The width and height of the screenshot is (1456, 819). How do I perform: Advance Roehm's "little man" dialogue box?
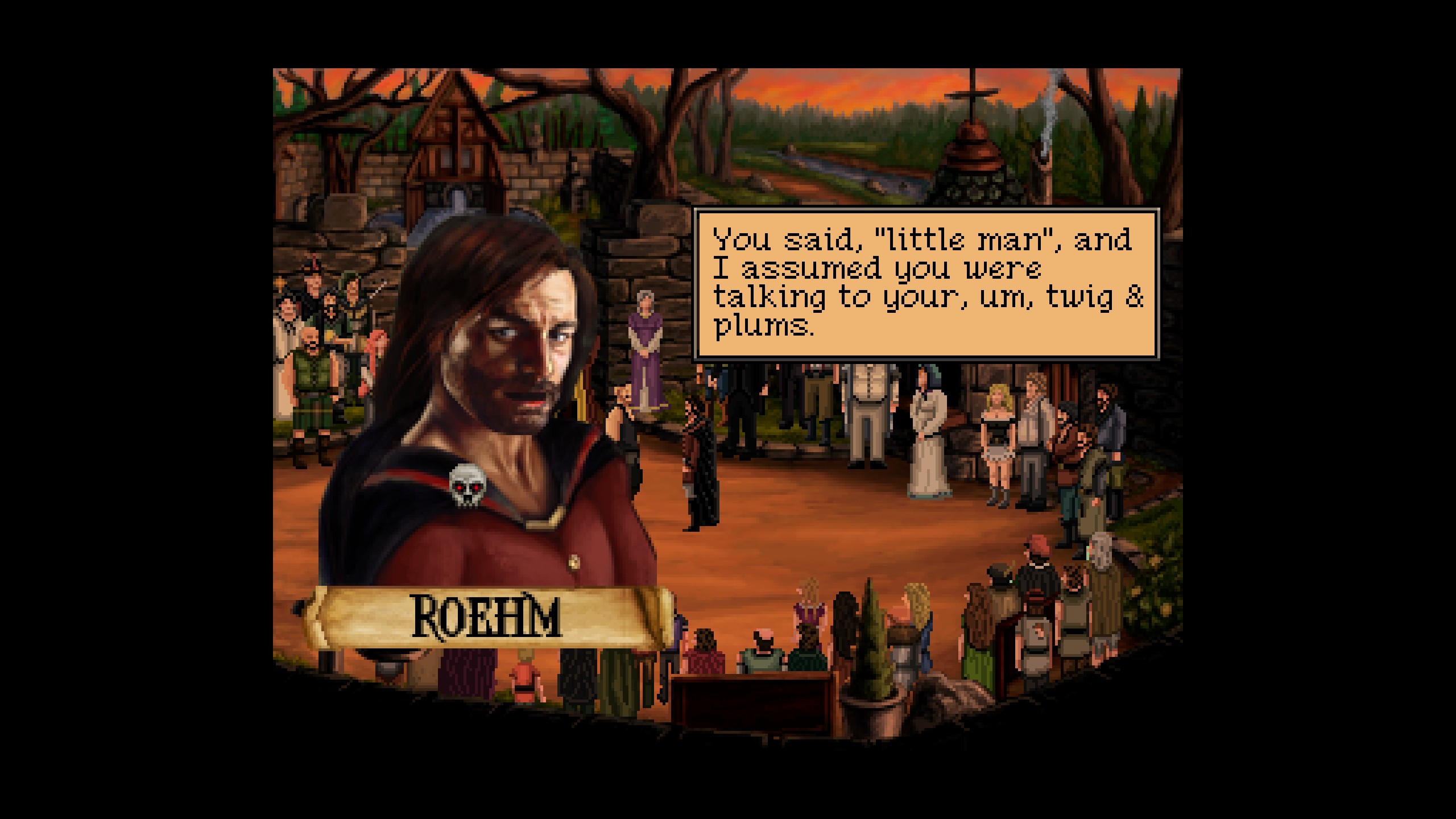click(x=926, y=284)
